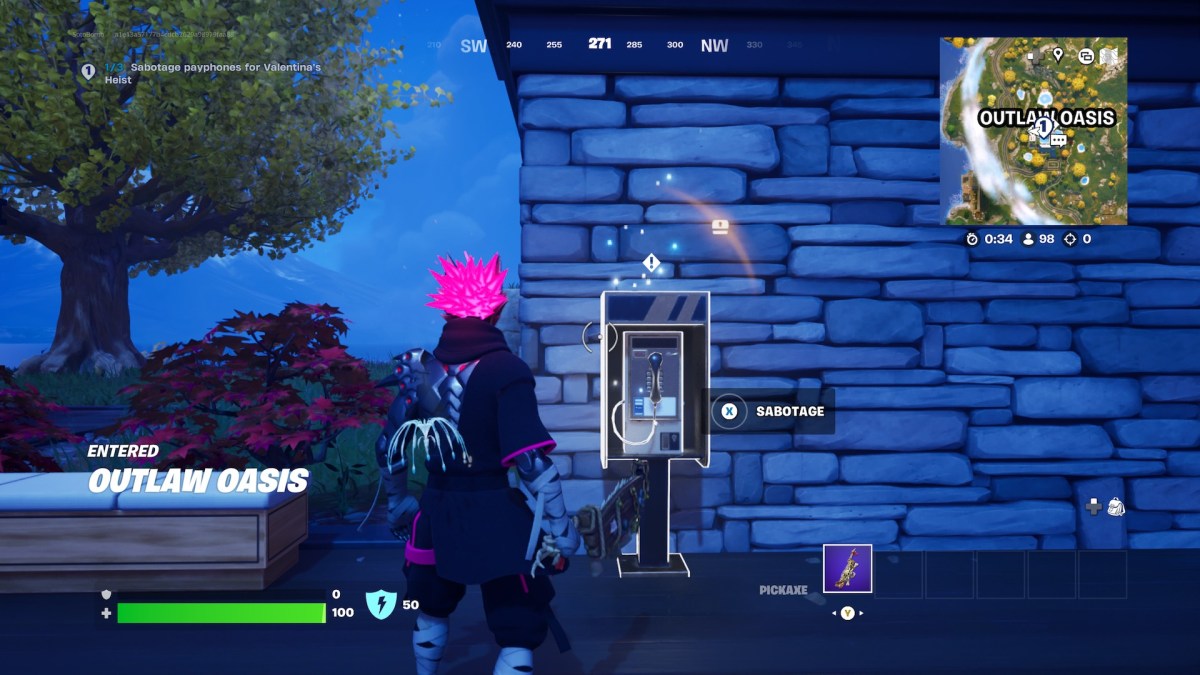Select the numbered quest marker on minimap
The width and height of the screenshot is (1200, 675).
(1043, 127)
